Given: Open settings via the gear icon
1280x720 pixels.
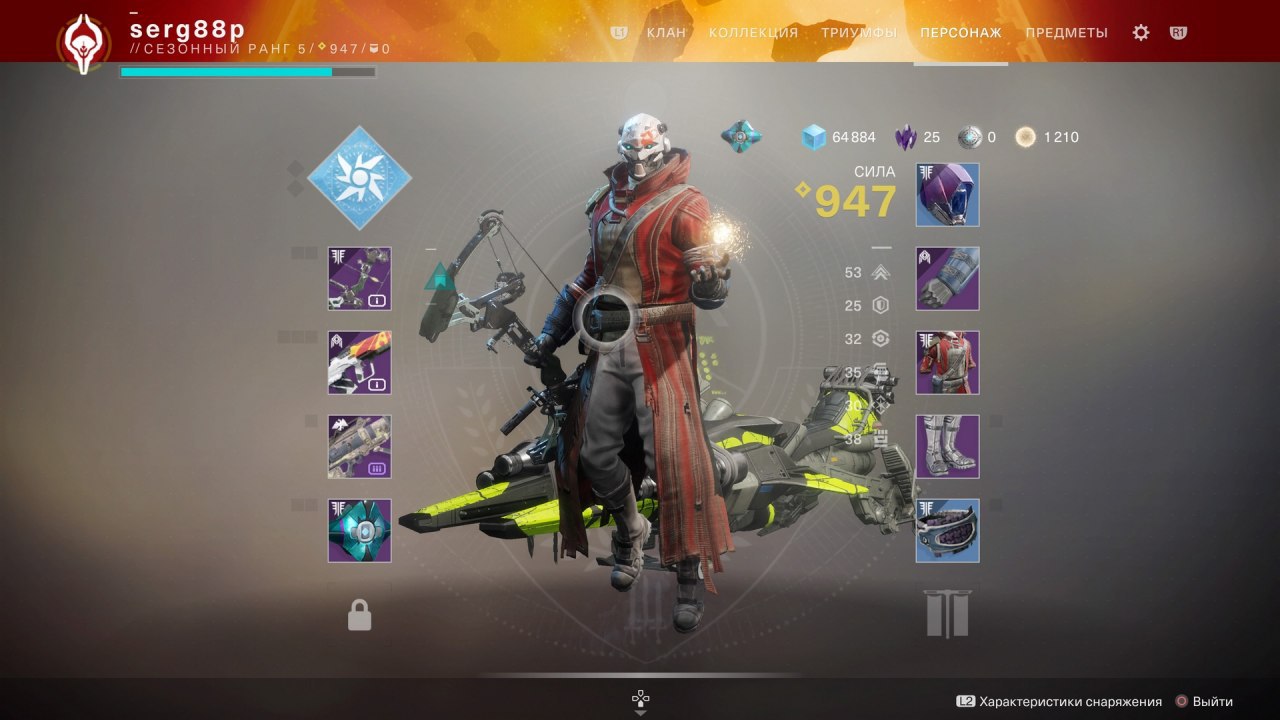Looking at the screenshot, I should 1141,33.
